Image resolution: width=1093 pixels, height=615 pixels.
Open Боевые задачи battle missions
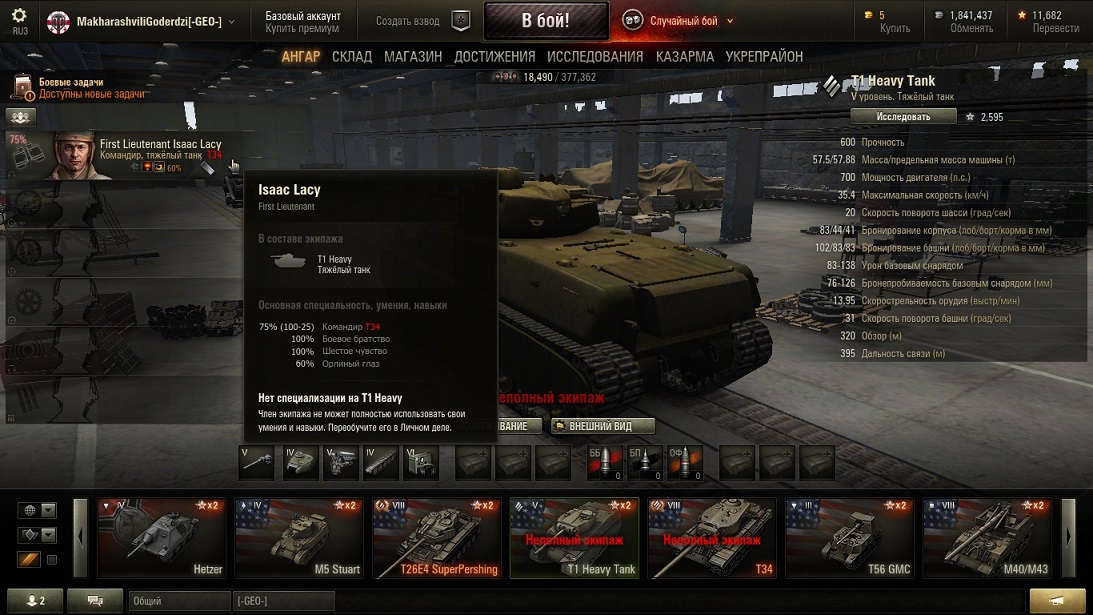point(71,82)
